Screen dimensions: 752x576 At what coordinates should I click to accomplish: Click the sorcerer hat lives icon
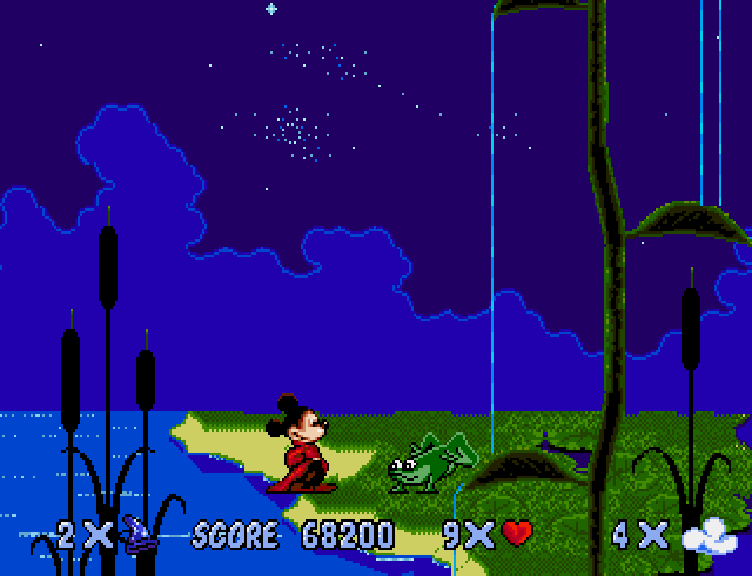139,534
